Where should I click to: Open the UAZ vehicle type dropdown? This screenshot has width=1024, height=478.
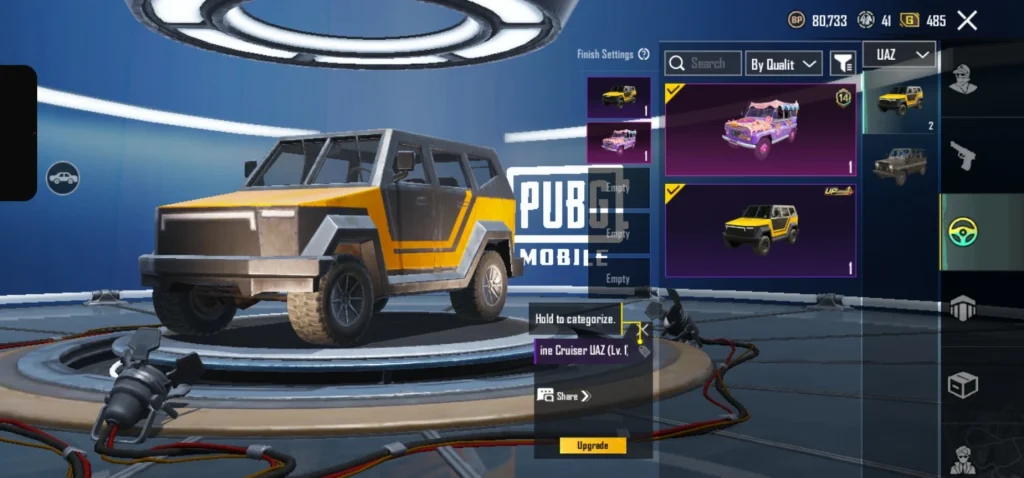(900, 55)
